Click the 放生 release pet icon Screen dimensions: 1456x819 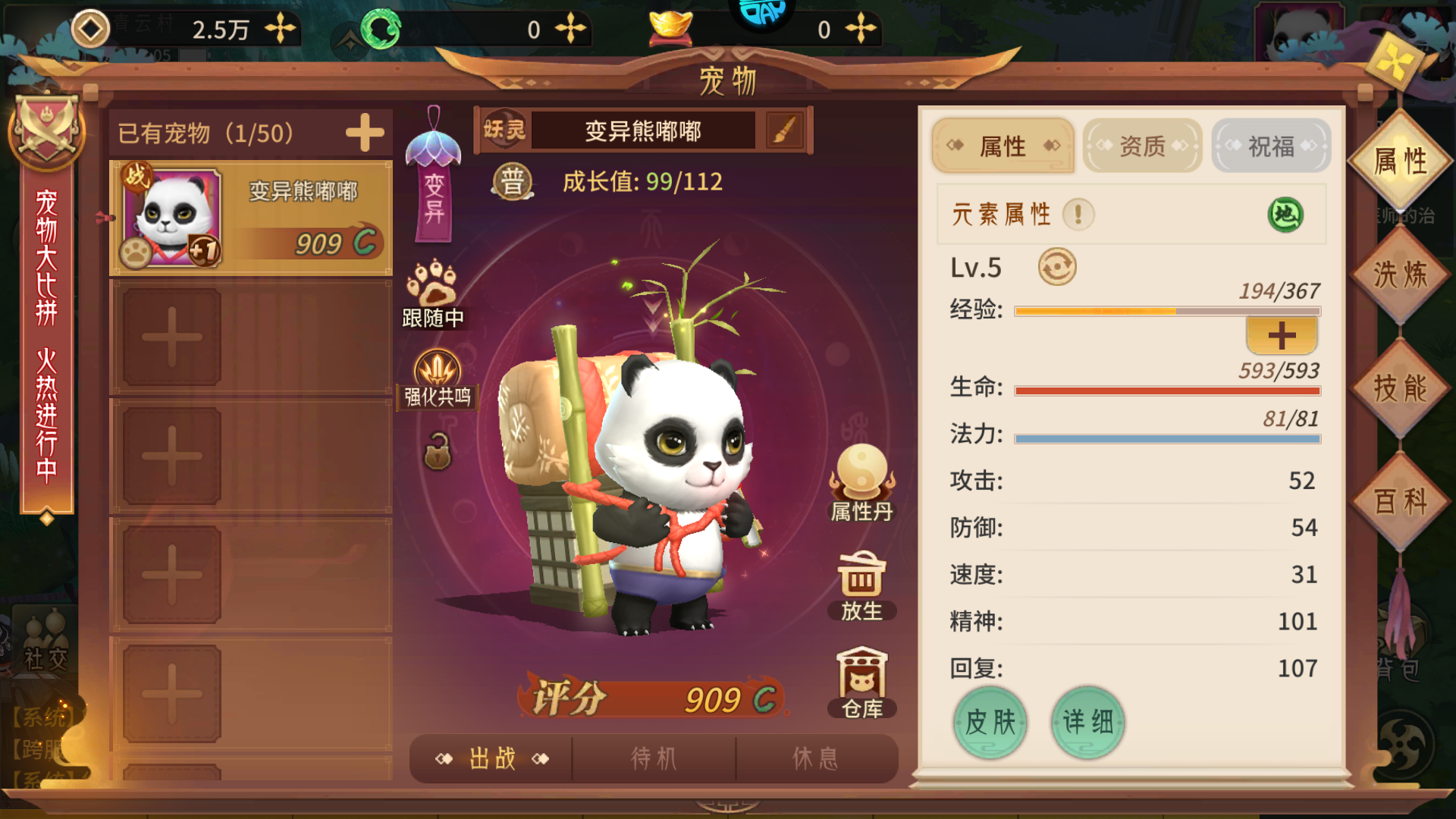click(861, 580)
